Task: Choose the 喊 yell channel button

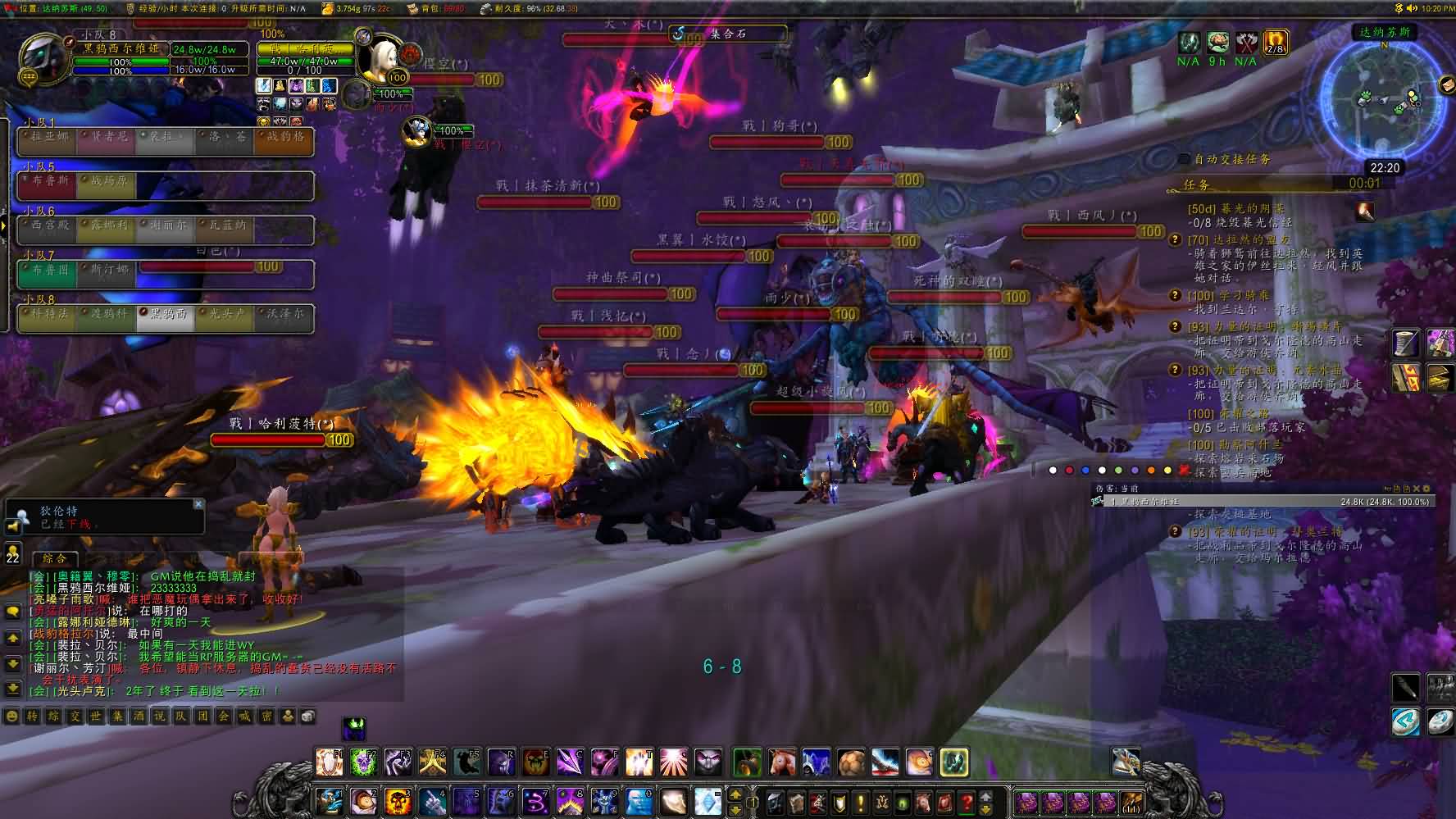Action: 244,717
